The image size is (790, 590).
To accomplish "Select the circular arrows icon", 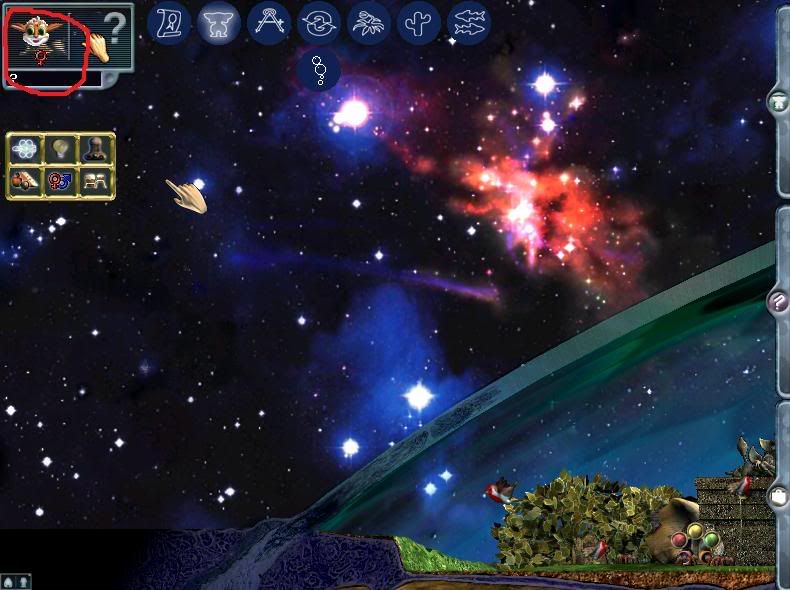I will (319, 22).
